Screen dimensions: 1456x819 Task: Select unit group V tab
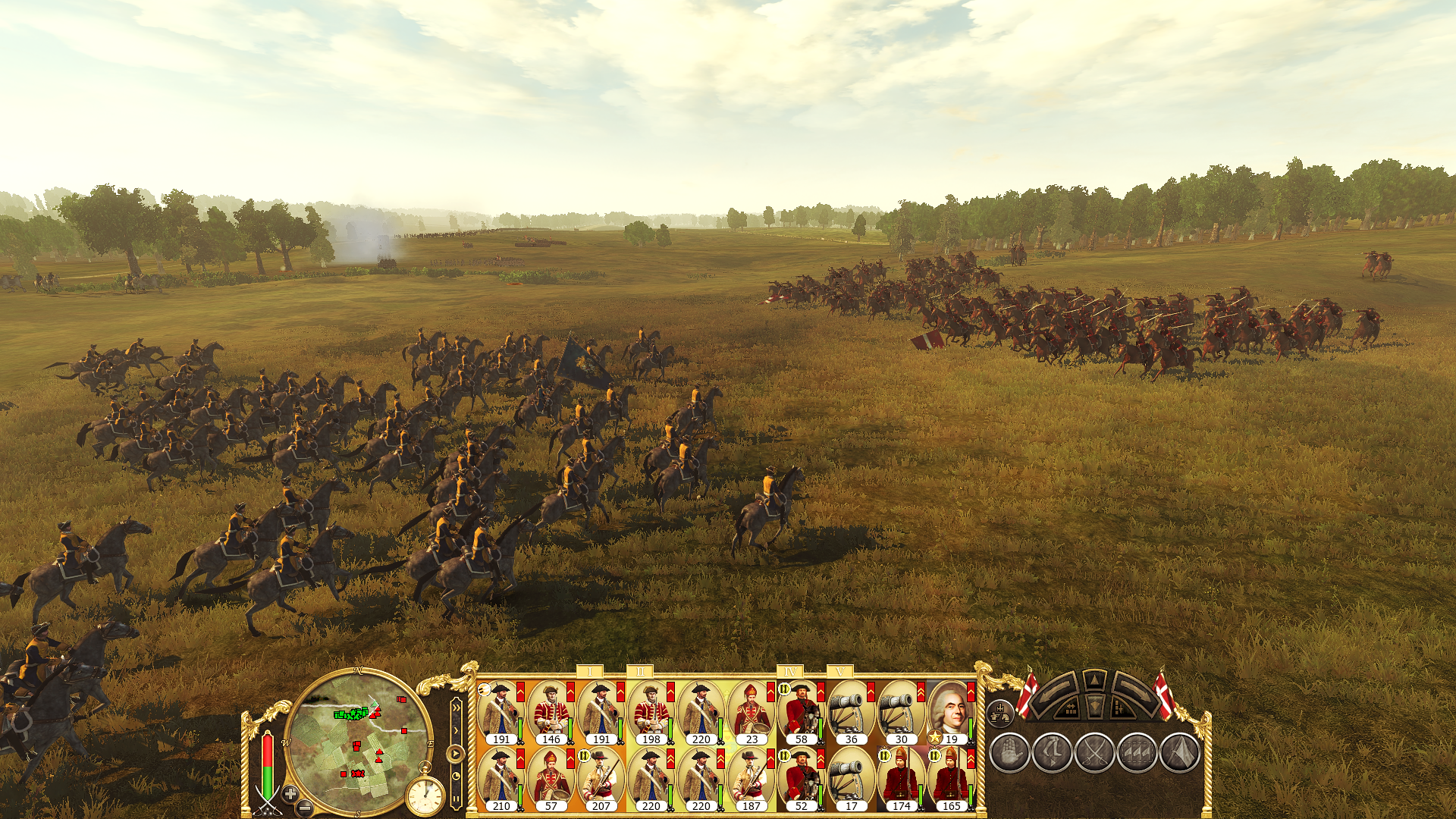click(839, 672)
